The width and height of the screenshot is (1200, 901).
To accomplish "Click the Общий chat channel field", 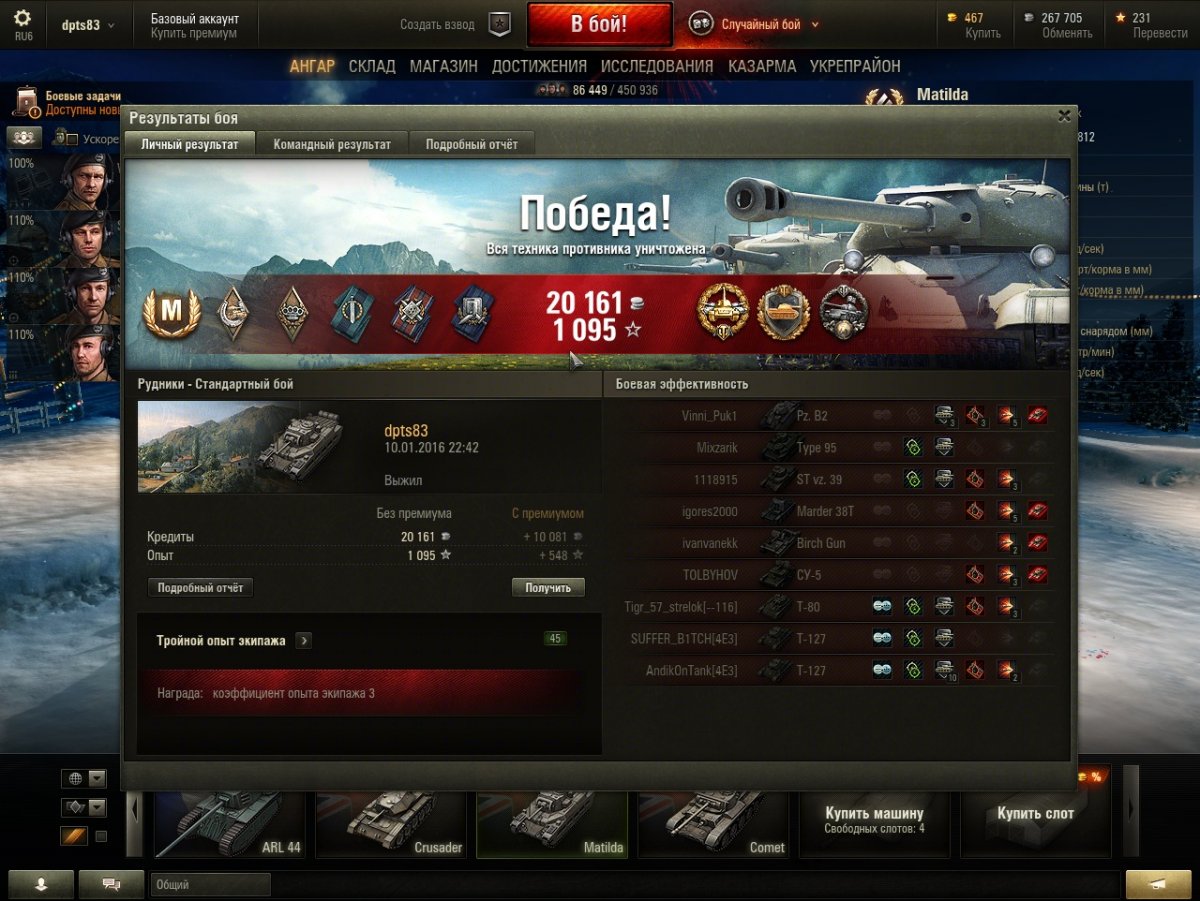I will pos(210,885).
